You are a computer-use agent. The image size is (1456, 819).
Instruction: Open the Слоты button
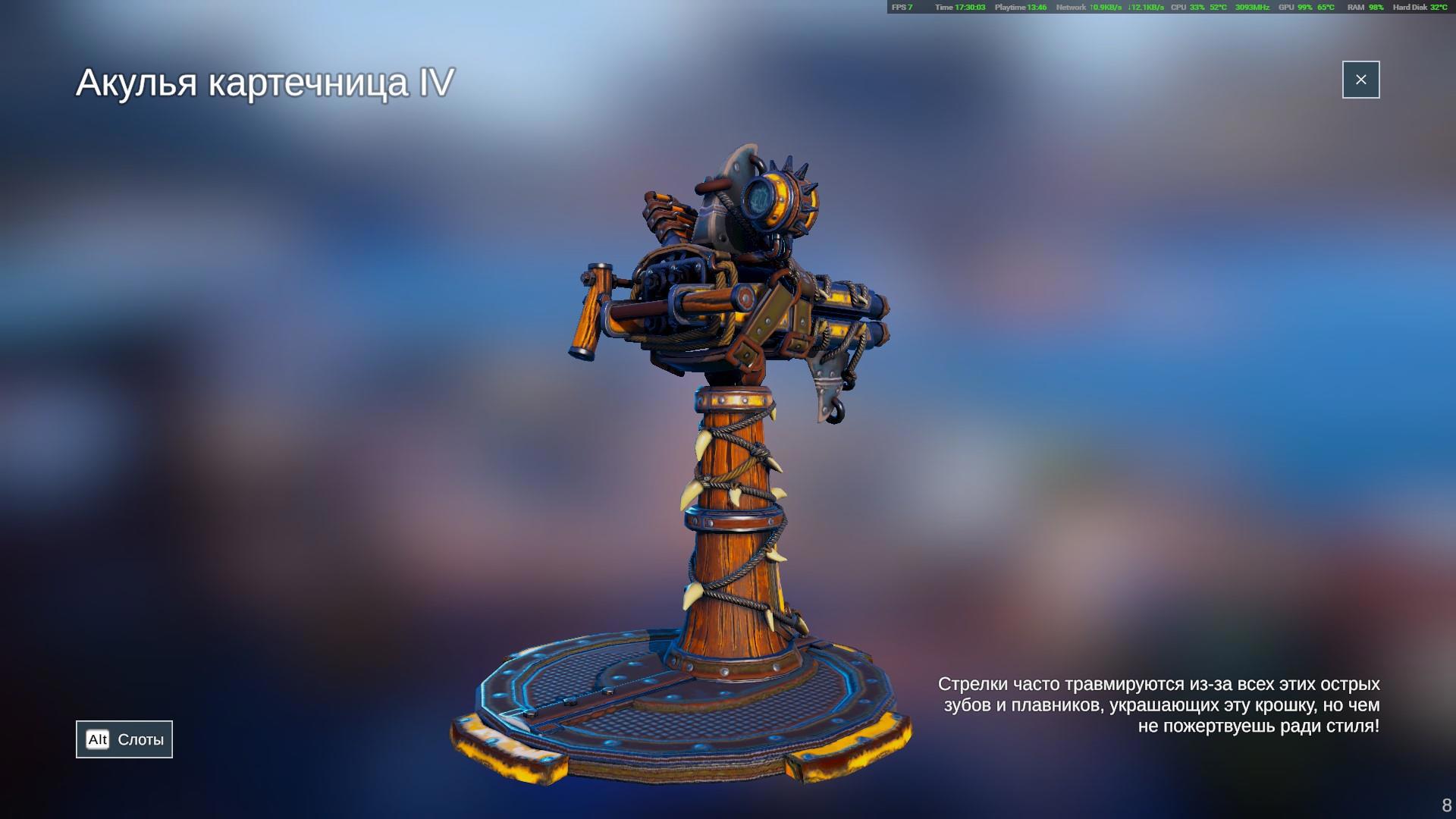pyautogui.click(x=124, y=739)
